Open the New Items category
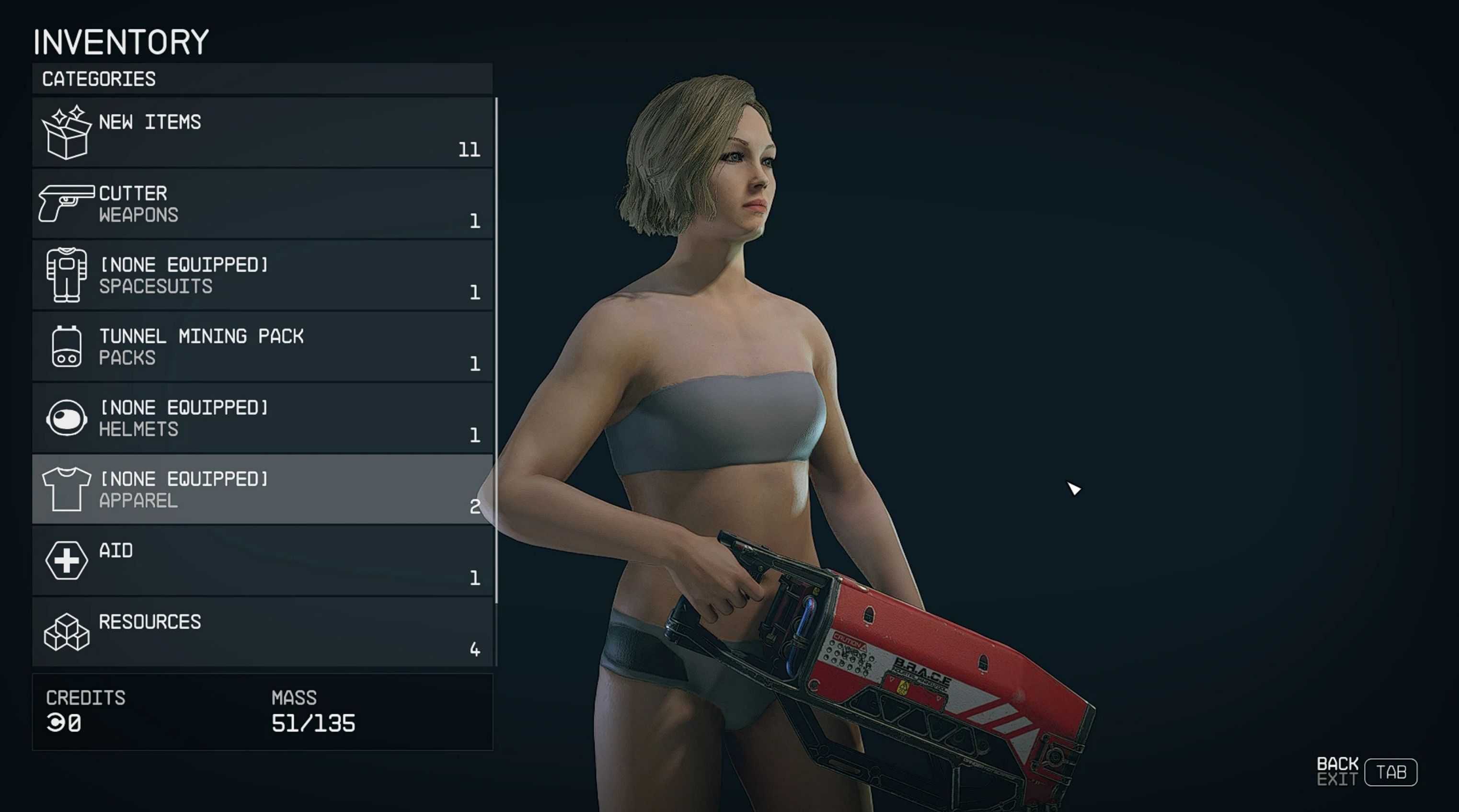The width and height of the screenshot is (1459, 812). pos(262,133)
